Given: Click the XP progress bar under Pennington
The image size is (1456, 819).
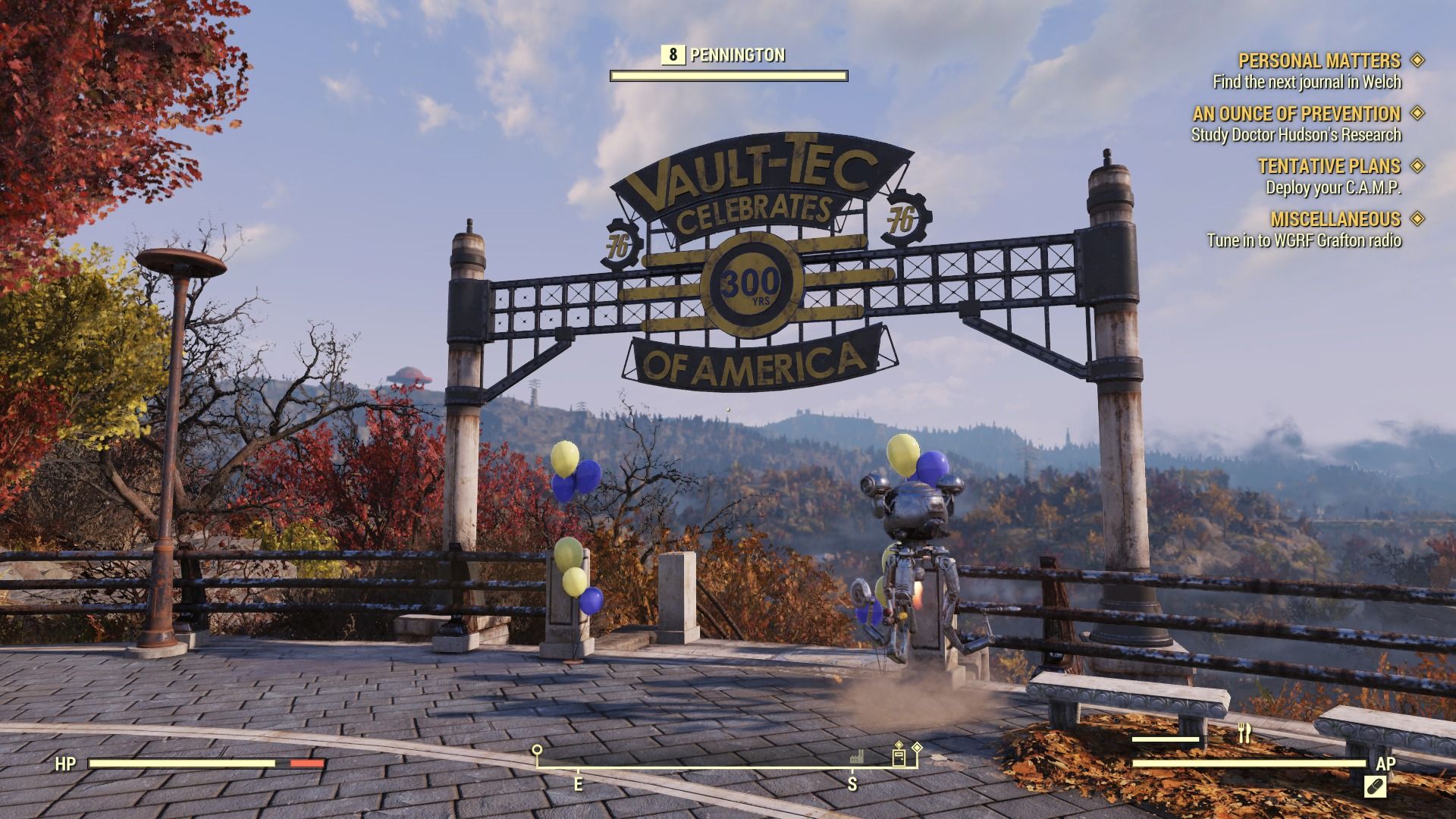Looking at the screenshot, I should [x=728, y=75].
